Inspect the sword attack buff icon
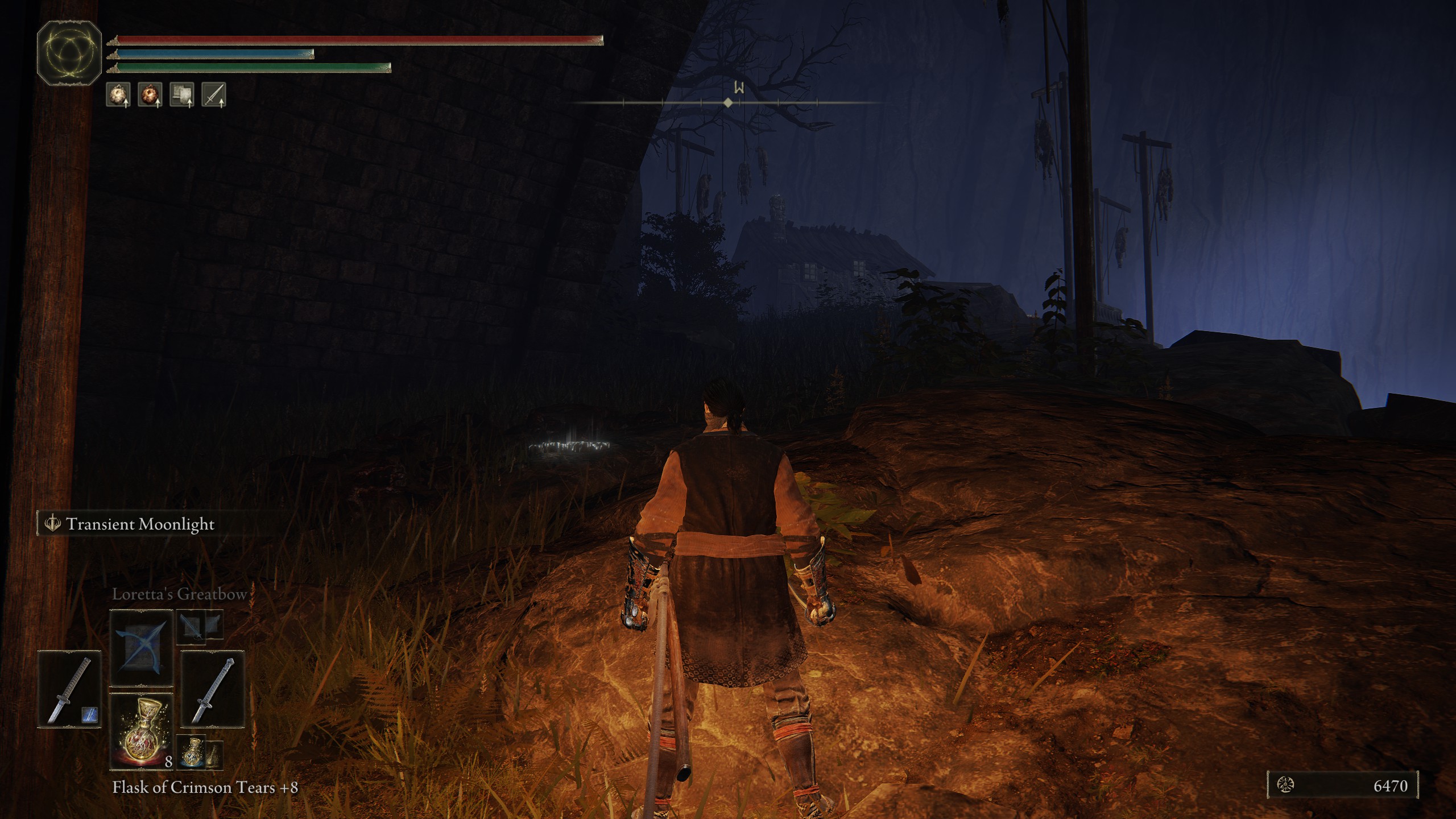Image resolution: width=1456 pixels, height=819 pixels. coord(214,94)
